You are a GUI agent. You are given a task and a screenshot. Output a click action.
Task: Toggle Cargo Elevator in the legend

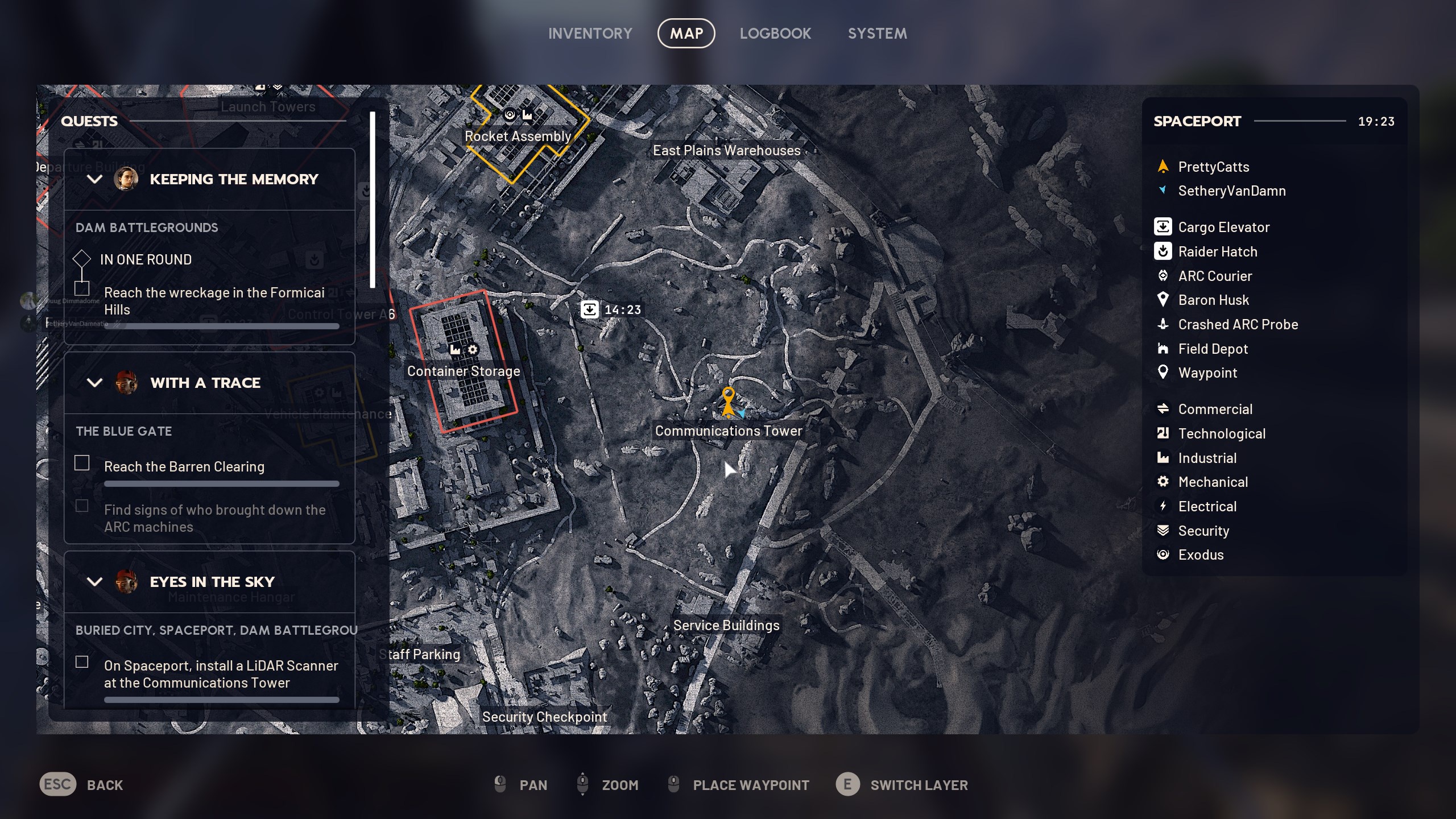[1223, 227]
